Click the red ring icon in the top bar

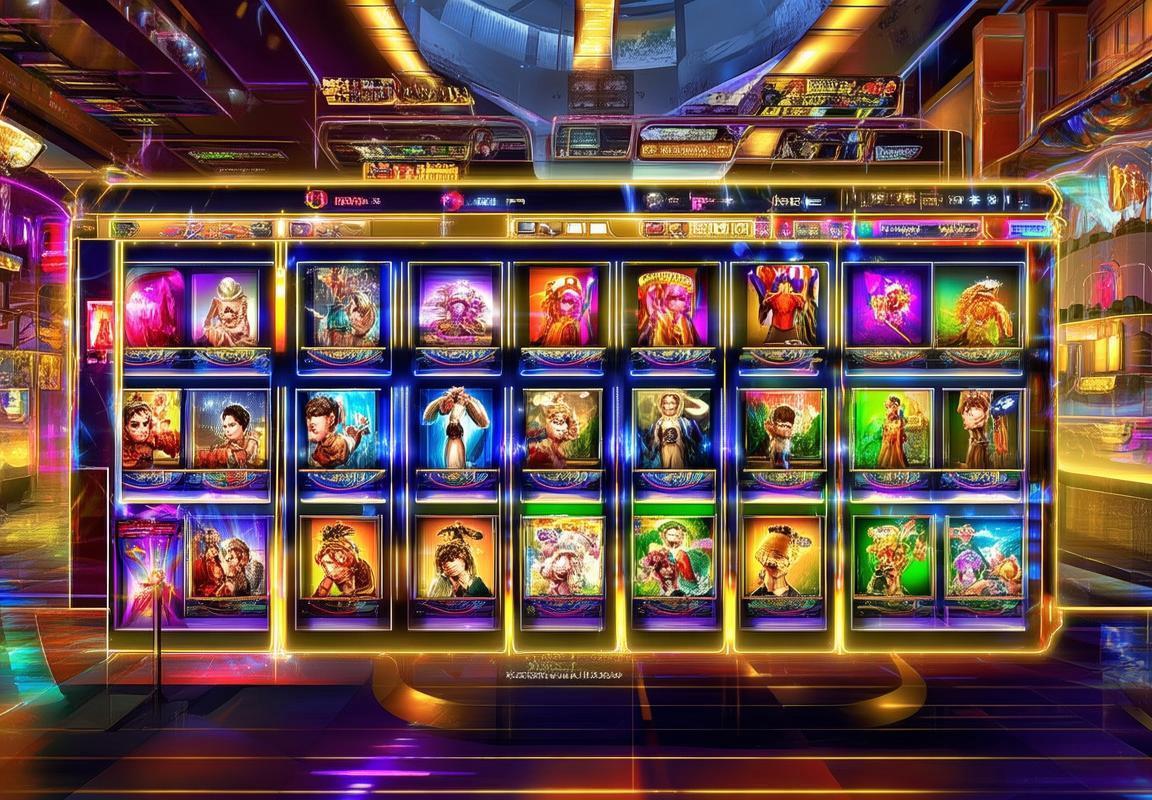[x=317, y=199]
